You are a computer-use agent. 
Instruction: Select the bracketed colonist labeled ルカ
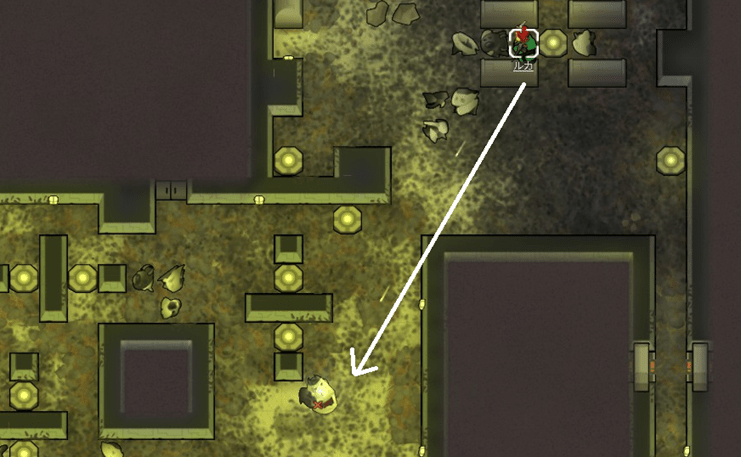coord(524,43)
